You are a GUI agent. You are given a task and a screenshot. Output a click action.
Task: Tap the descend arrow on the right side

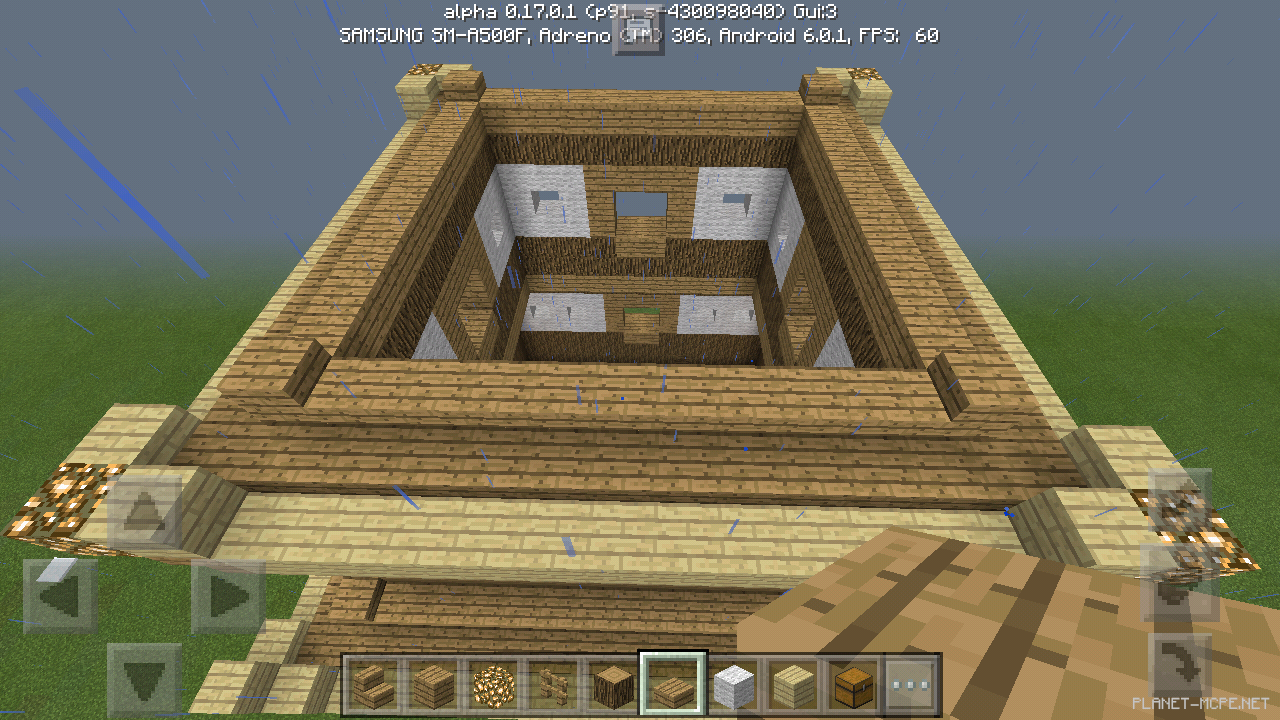[1176, 596]
